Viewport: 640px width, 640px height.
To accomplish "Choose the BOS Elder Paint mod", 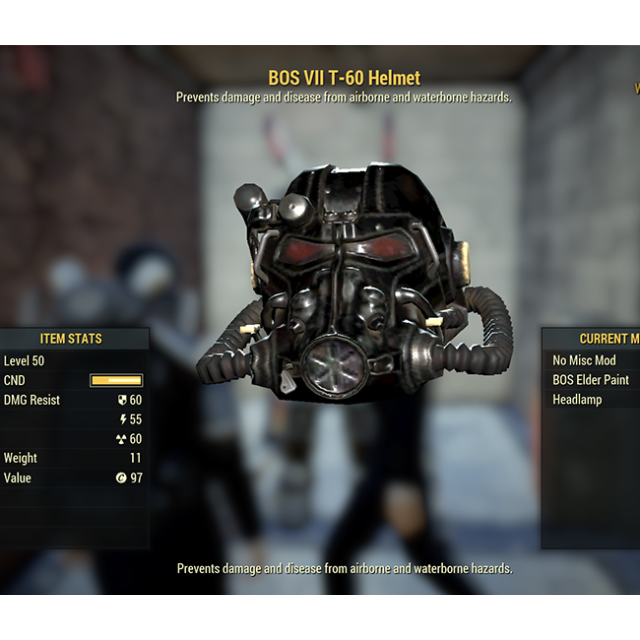I will click(x=591, y=380).
